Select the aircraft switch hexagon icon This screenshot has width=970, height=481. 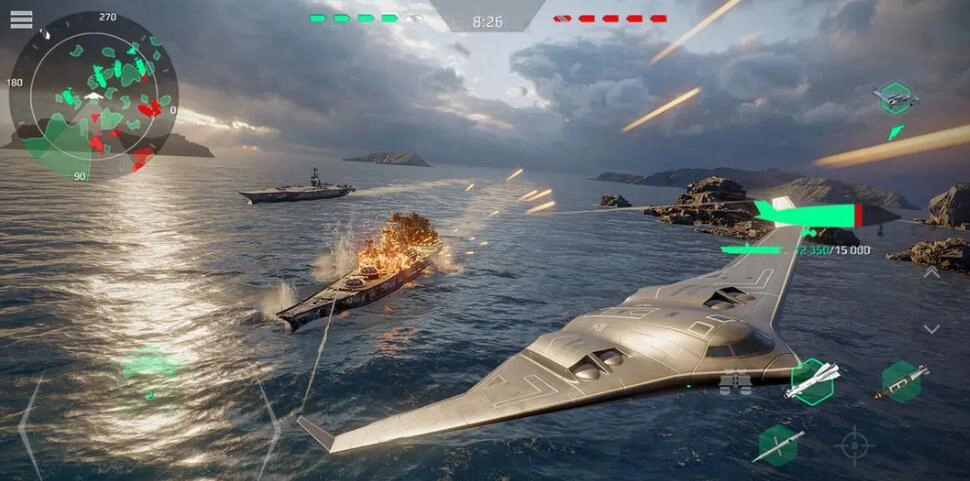point(895,98)
